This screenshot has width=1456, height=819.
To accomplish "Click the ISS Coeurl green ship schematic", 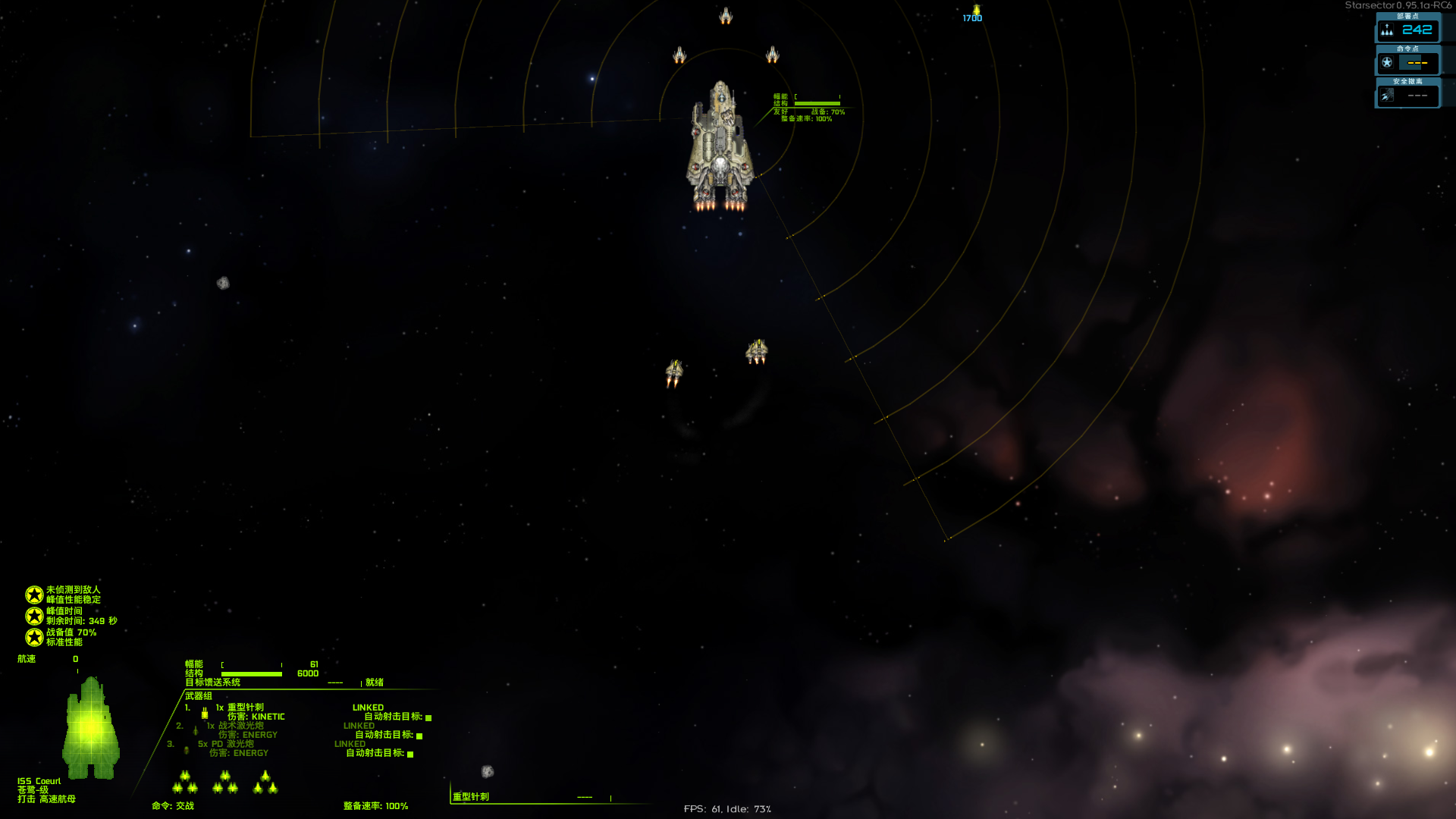I will click(91, 728).
